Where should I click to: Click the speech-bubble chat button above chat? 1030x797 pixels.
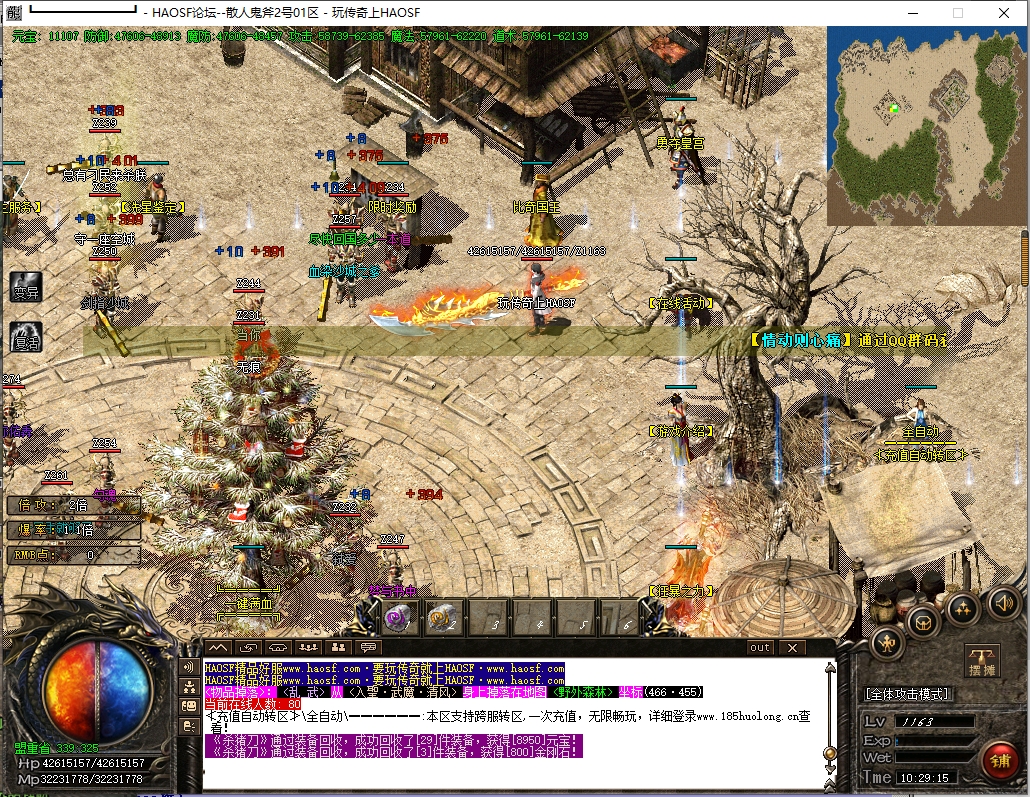pyautogui.click(x=369, y=648)
